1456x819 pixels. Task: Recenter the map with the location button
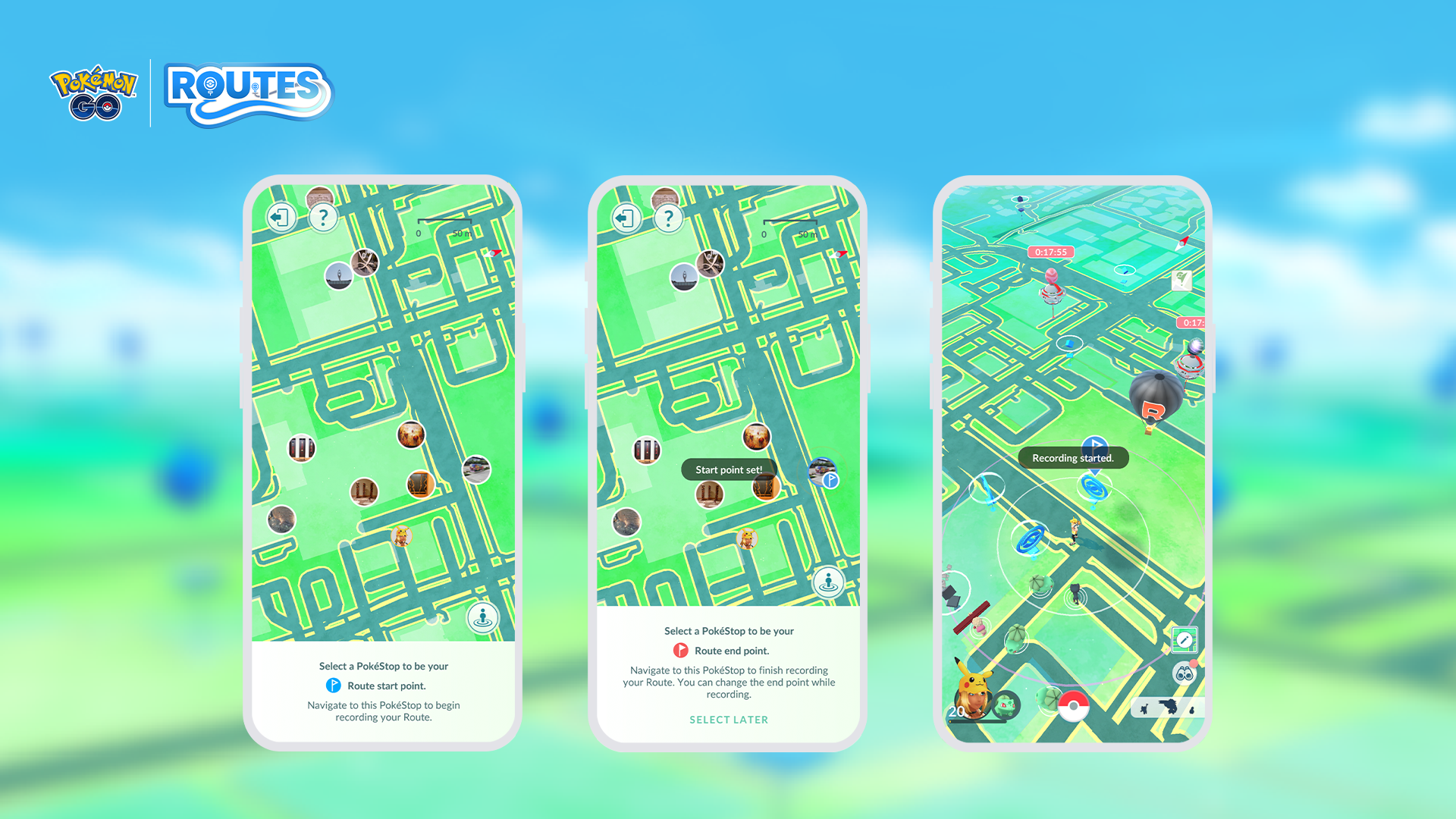[x=484, y=617]
